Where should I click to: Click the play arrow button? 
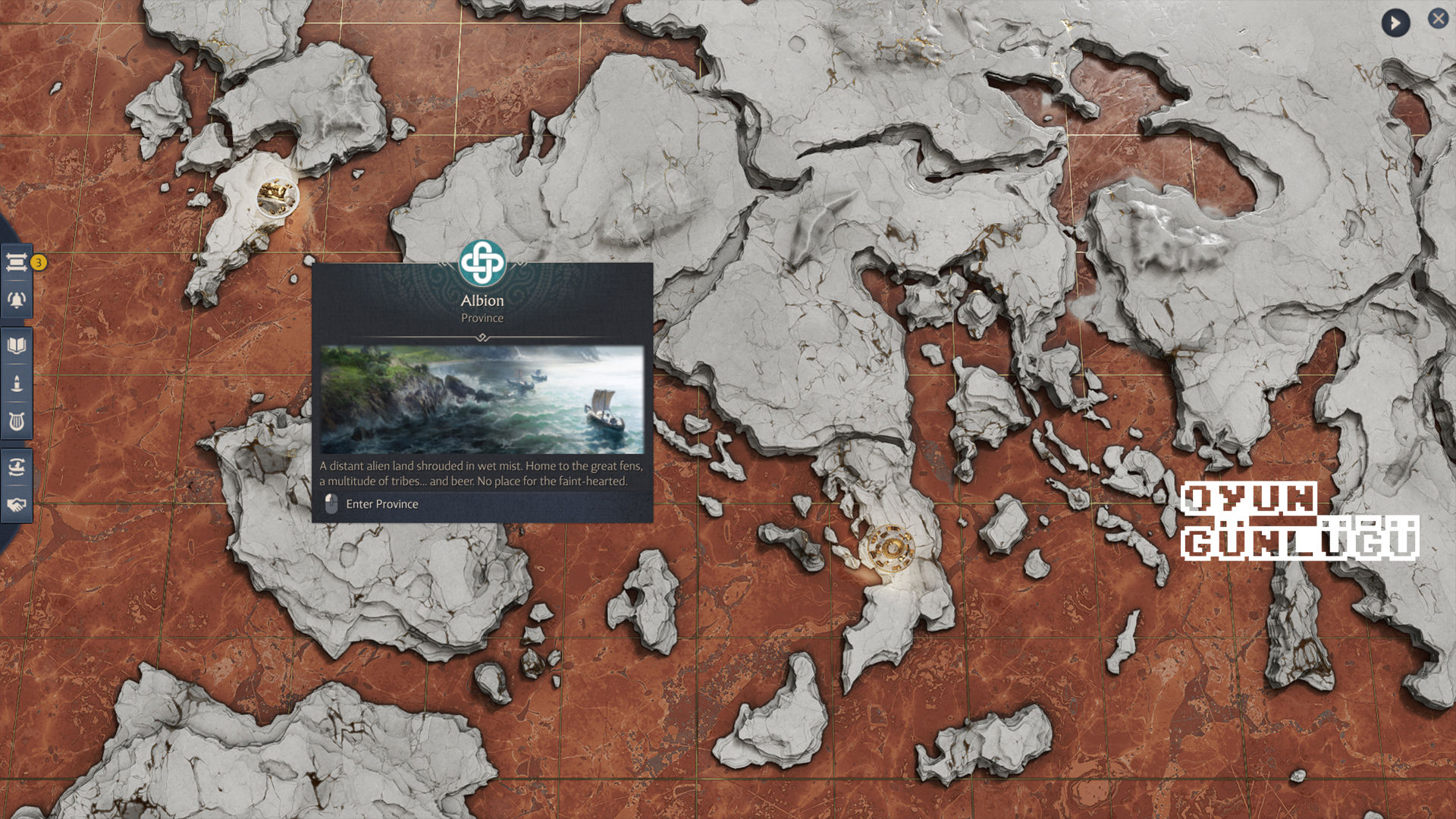click(1395, 23)
